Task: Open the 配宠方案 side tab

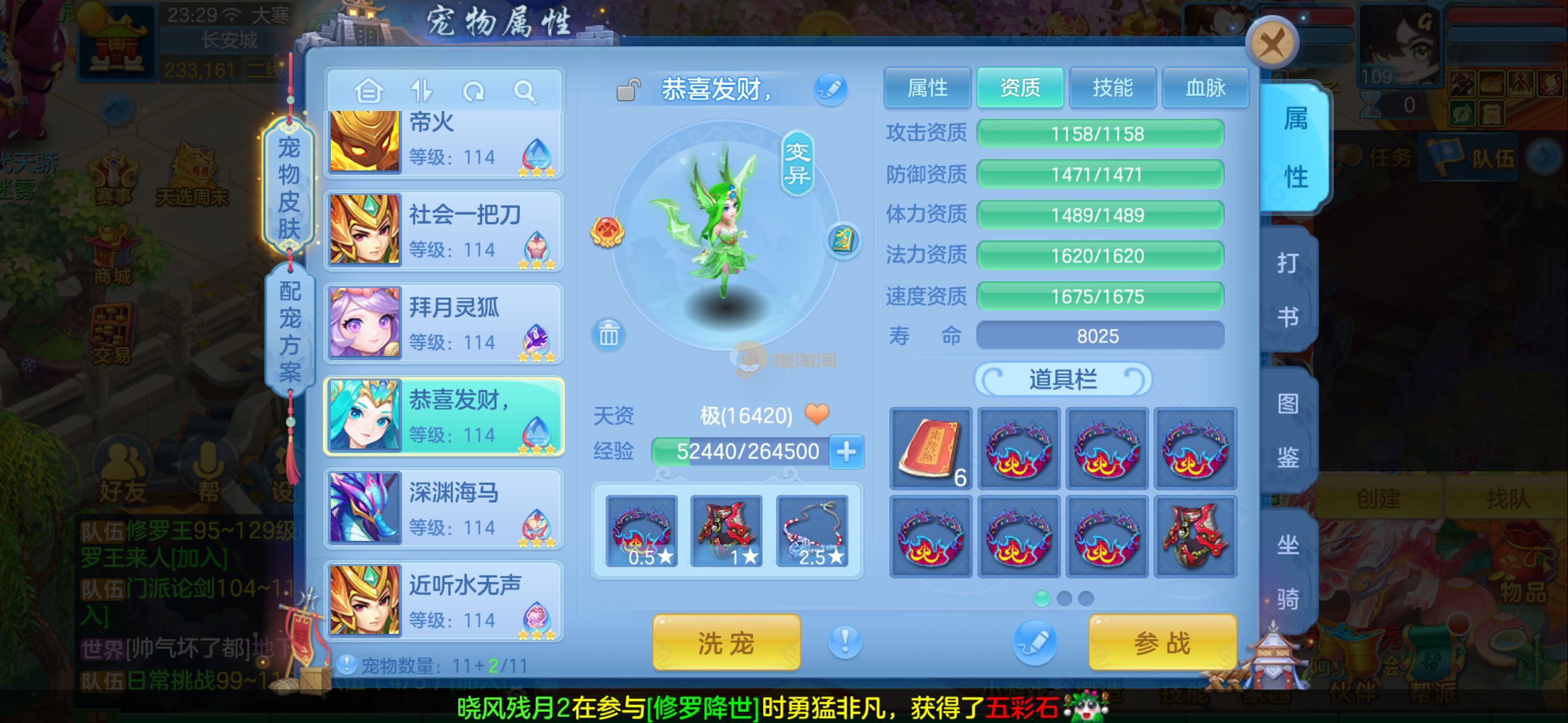Action: (x=290, y=332)
